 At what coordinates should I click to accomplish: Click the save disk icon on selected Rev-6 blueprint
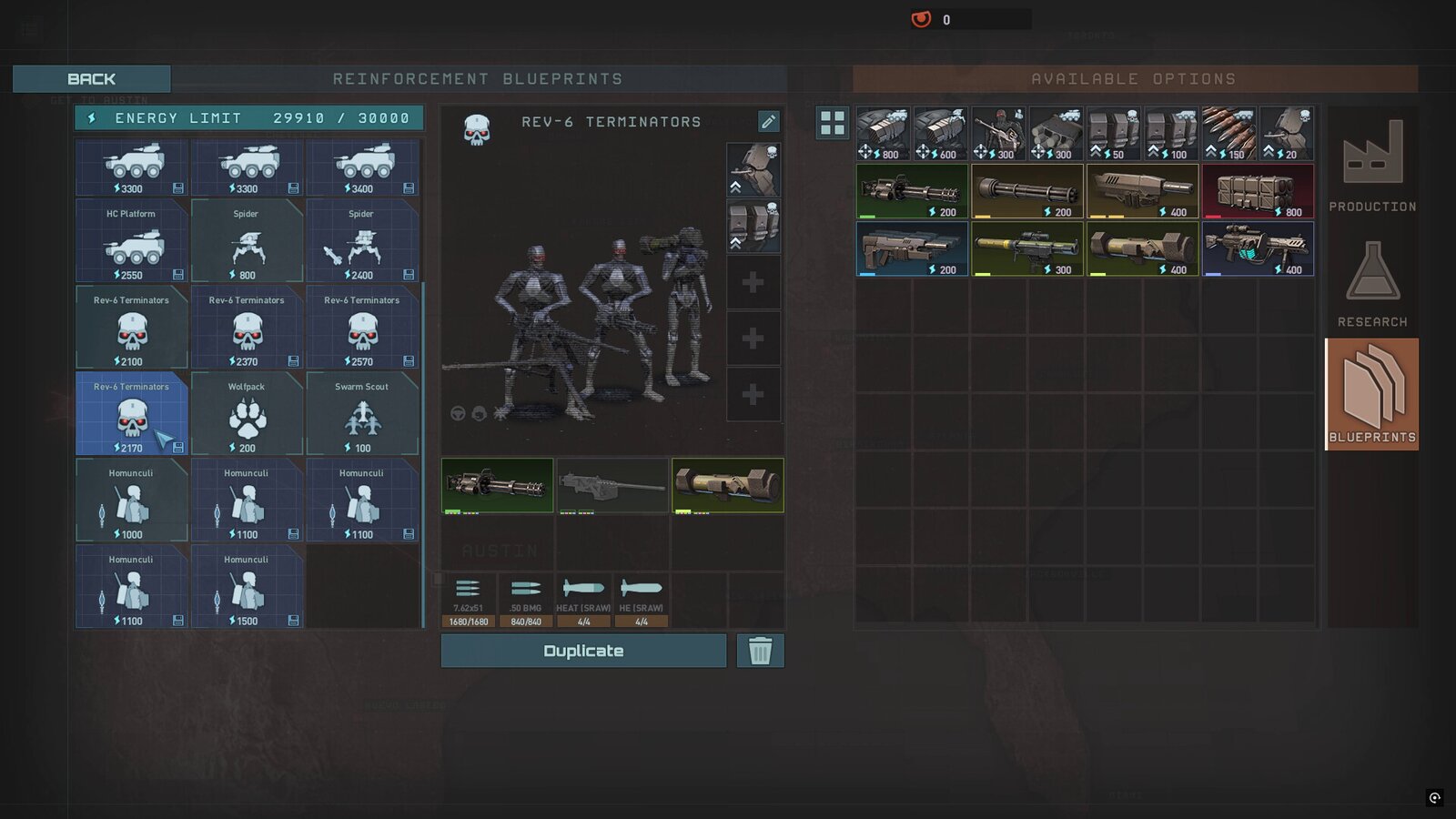pos(177,446)
